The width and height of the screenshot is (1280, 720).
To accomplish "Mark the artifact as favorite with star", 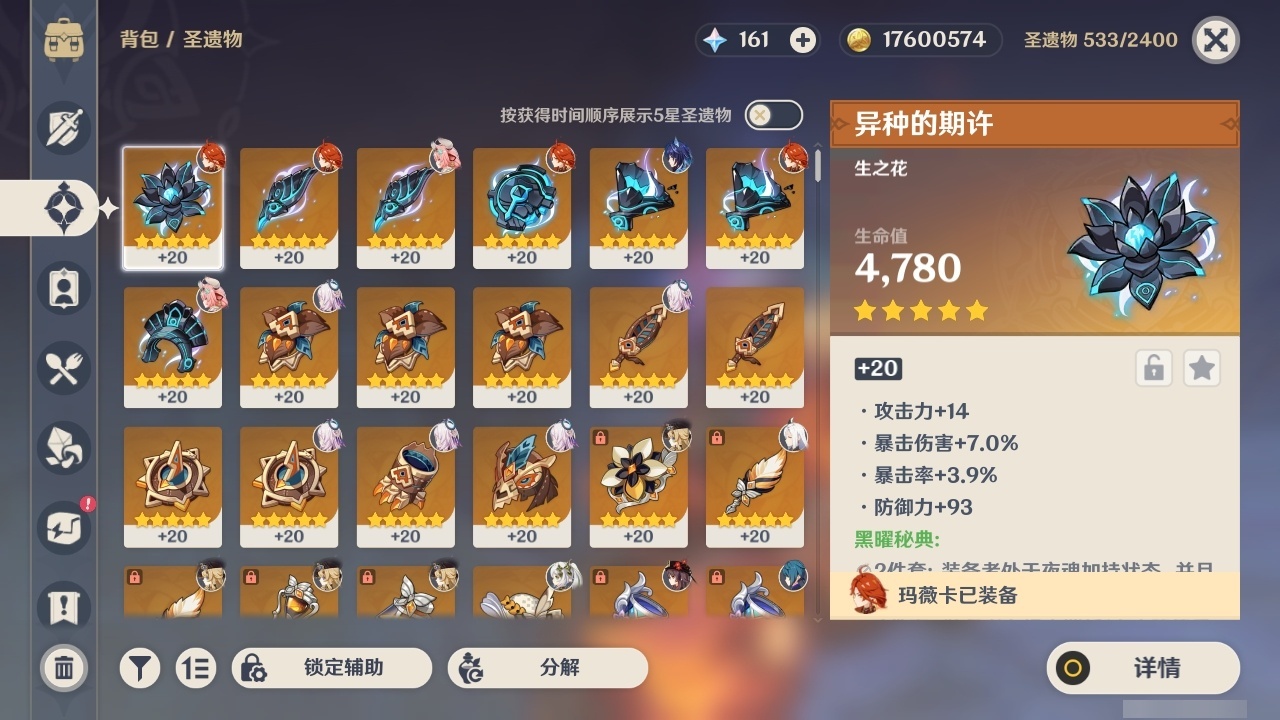I will click(1201, 368).
